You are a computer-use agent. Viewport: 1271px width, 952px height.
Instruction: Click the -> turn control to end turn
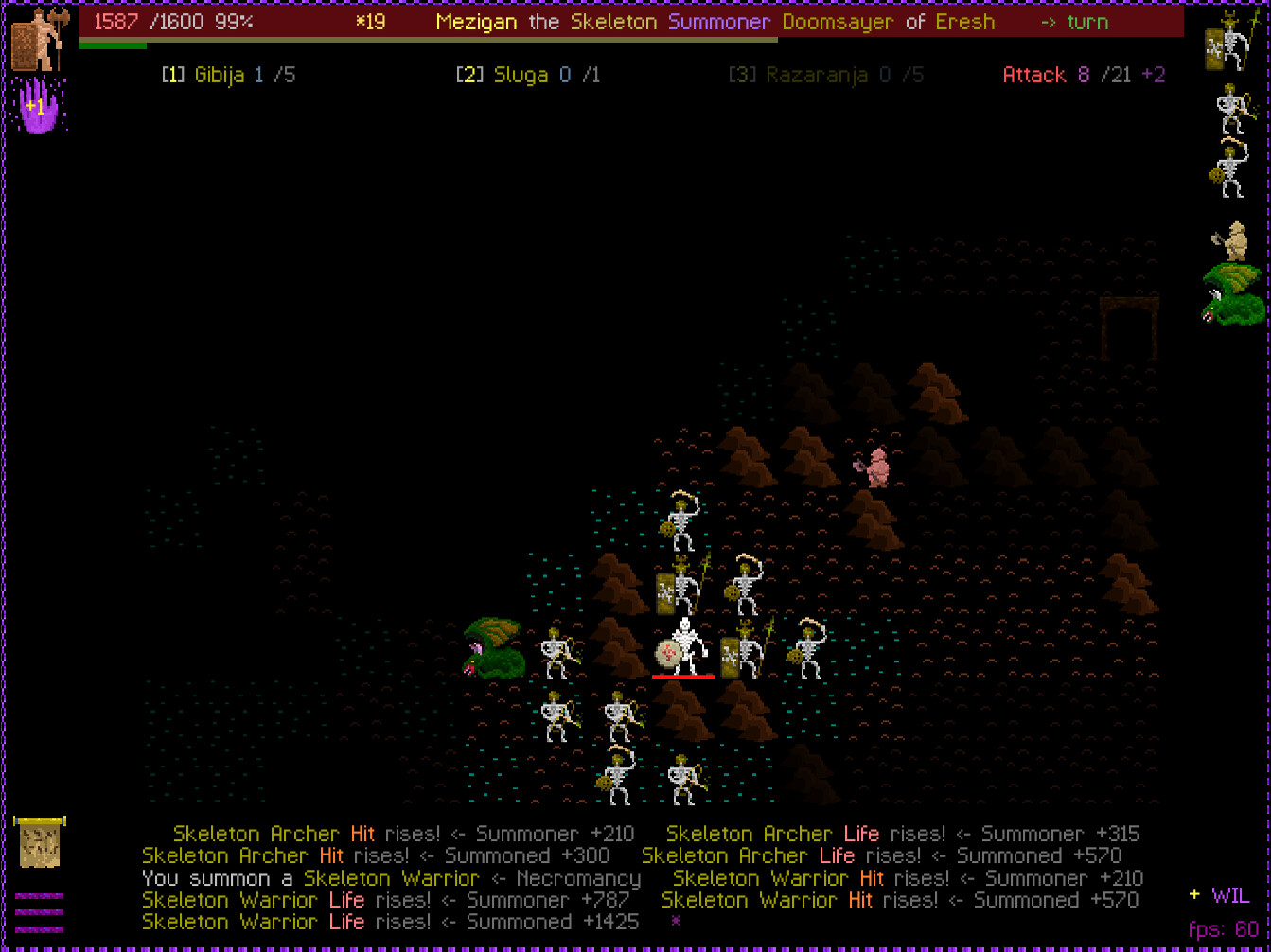coord(1075,22)
